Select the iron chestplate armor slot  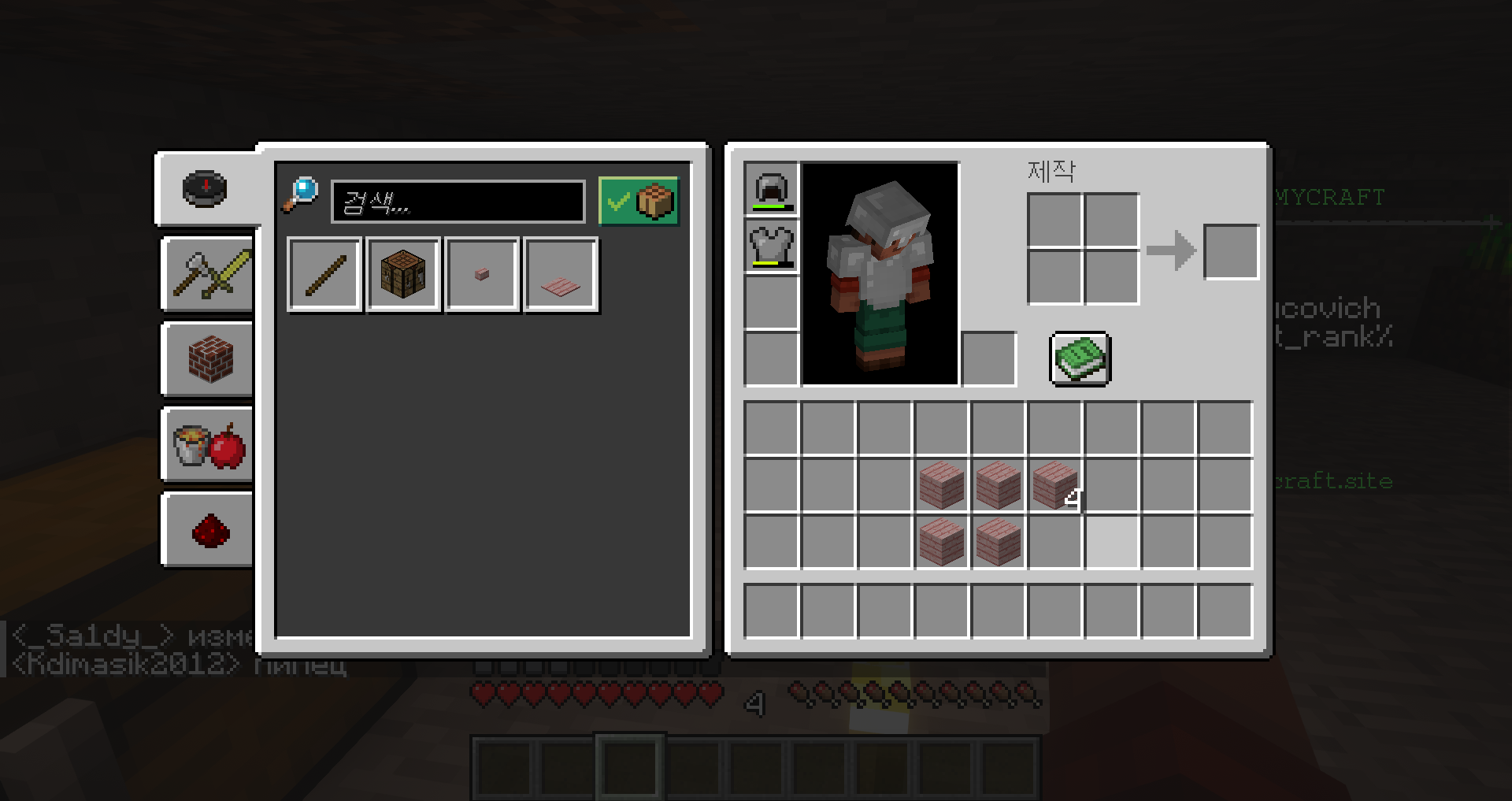[772, 247]
